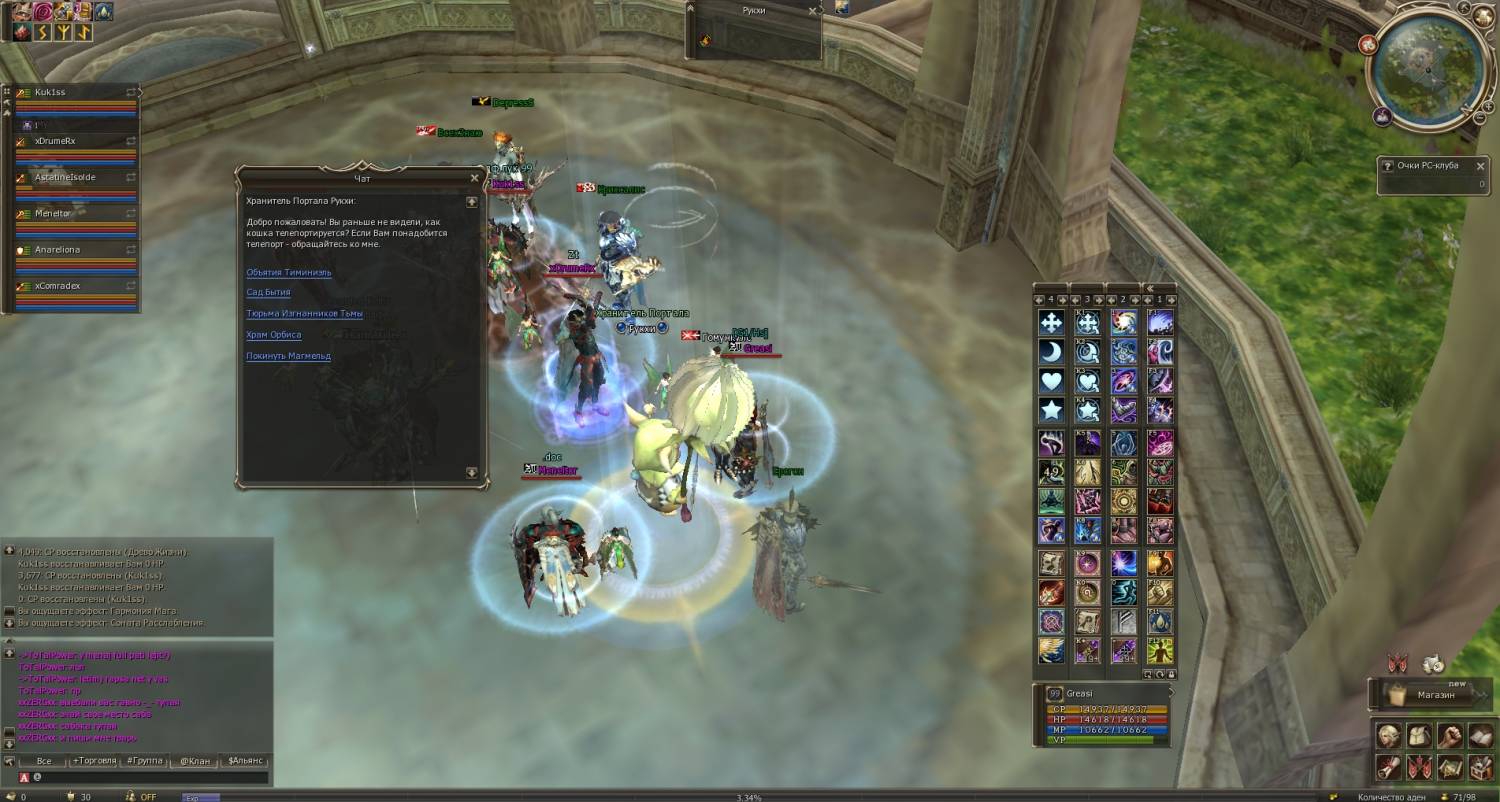Click the chat message input field
The height and width of the screenshot is (802, 1500).
[150, 777]
